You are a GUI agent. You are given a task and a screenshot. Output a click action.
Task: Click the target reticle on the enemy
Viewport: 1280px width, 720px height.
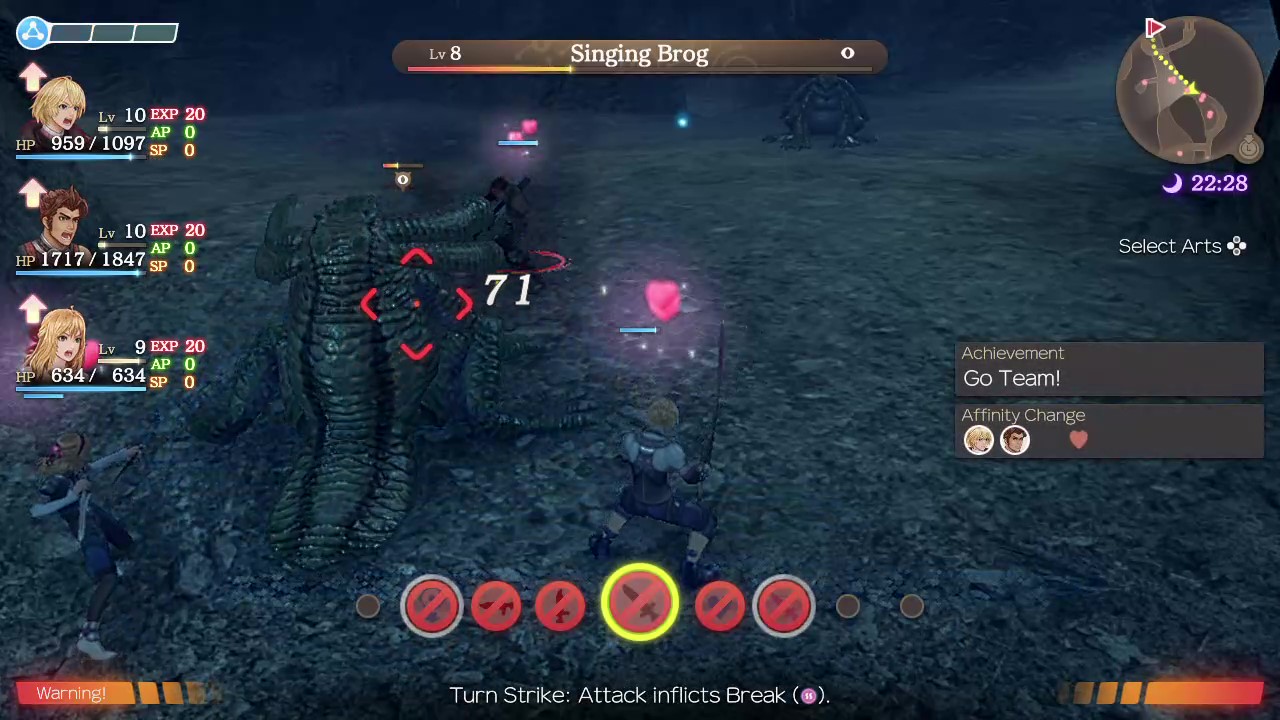coord(416,305)
